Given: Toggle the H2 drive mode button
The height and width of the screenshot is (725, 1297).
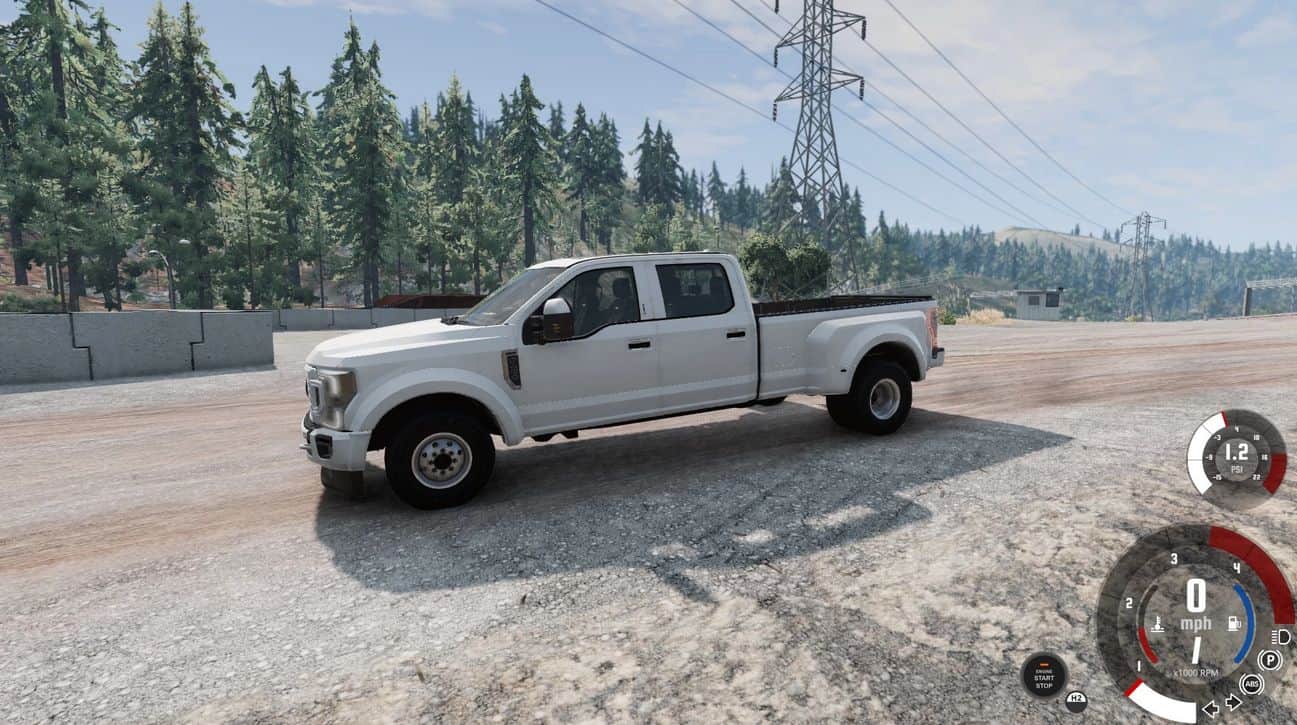Looking at the screenshot, I should (x=1076, y=701).
